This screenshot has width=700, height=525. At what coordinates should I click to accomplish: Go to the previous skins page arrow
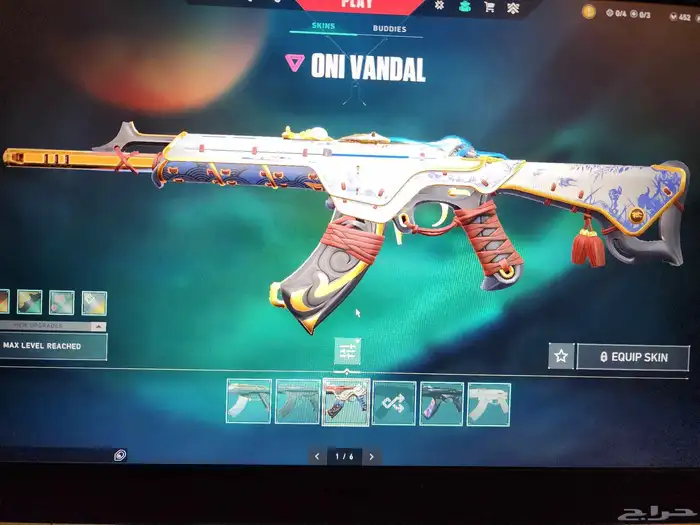click(x=317, y=456)
